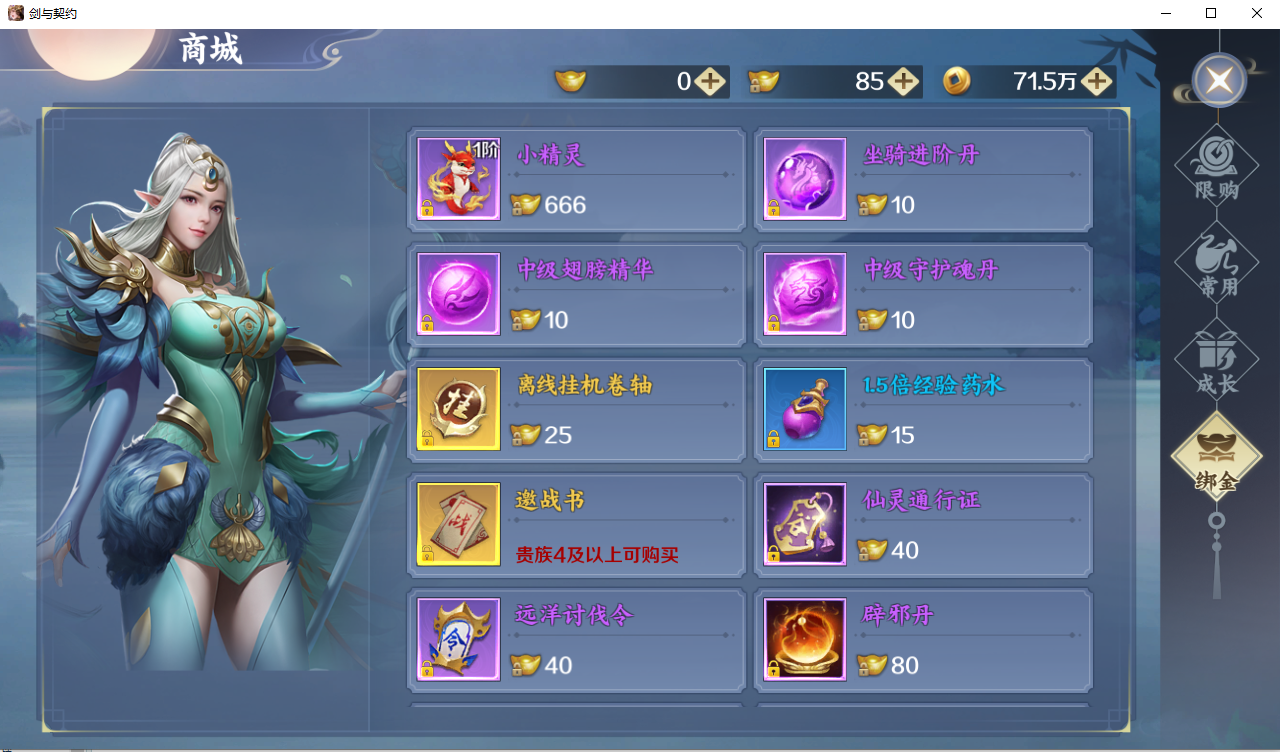Screen dimensions: 1280x752
Task: Add coins next to 71.5万
Action: [1096, 82]
